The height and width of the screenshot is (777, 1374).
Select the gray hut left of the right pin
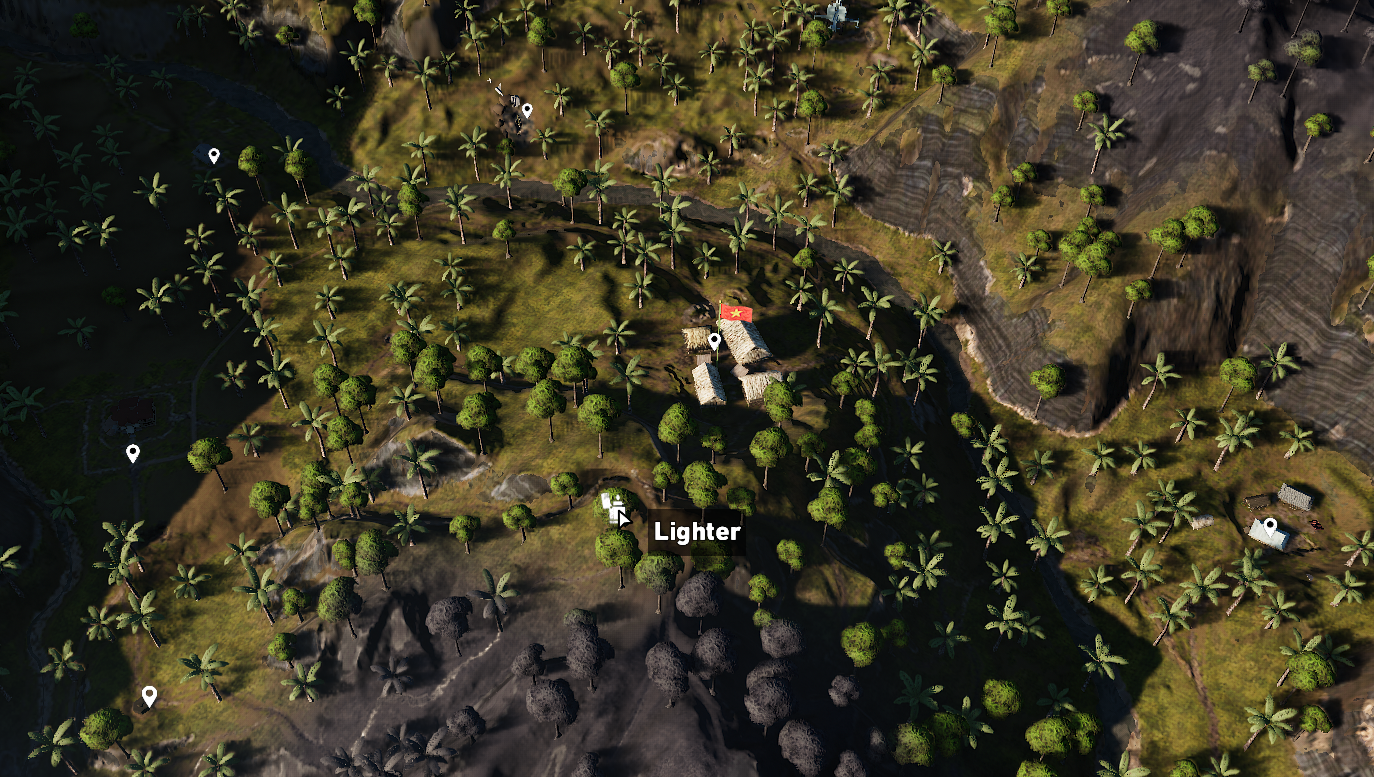1294,497
